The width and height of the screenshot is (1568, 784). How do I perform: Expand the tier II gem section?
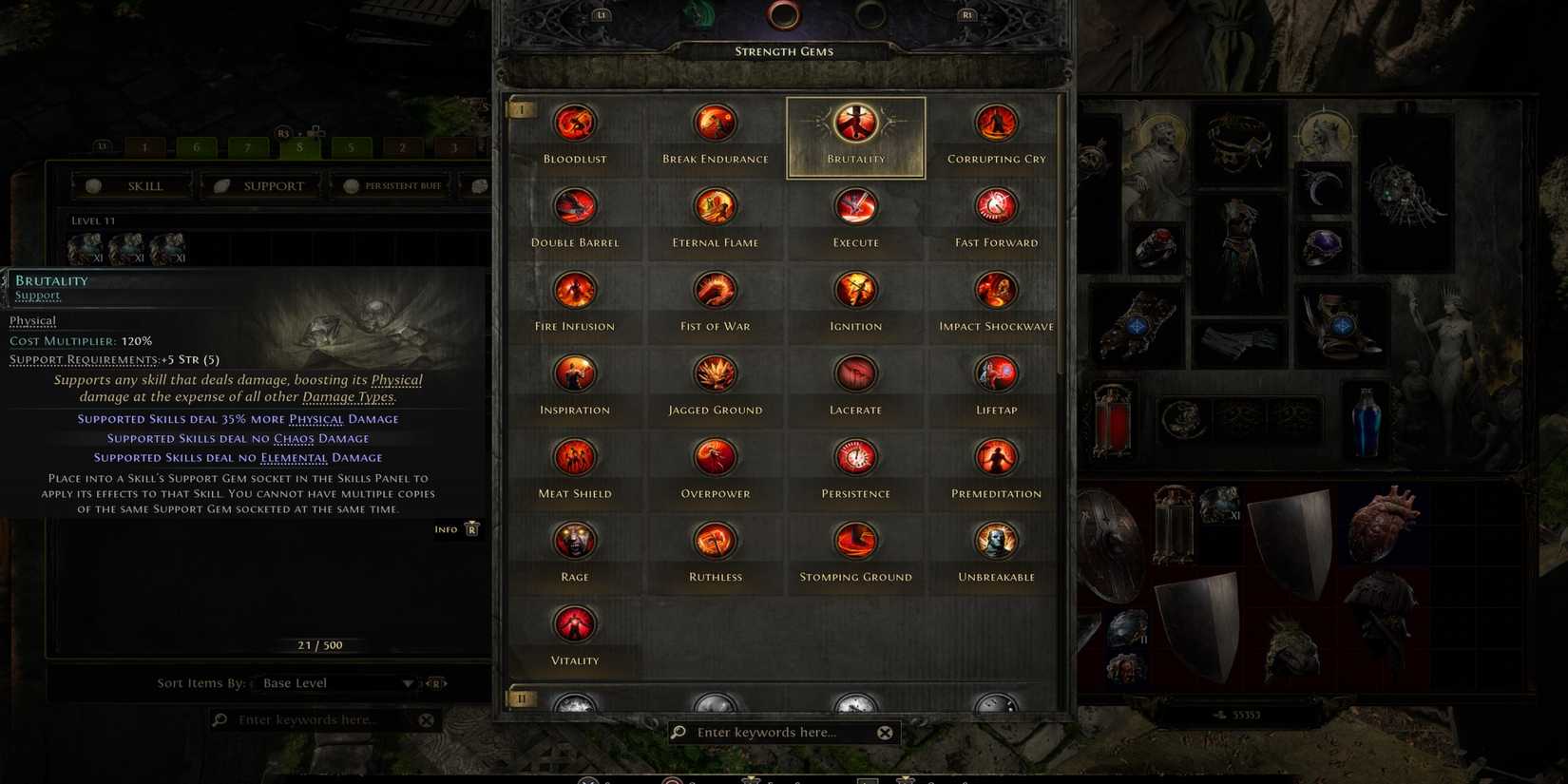point(521,698)
